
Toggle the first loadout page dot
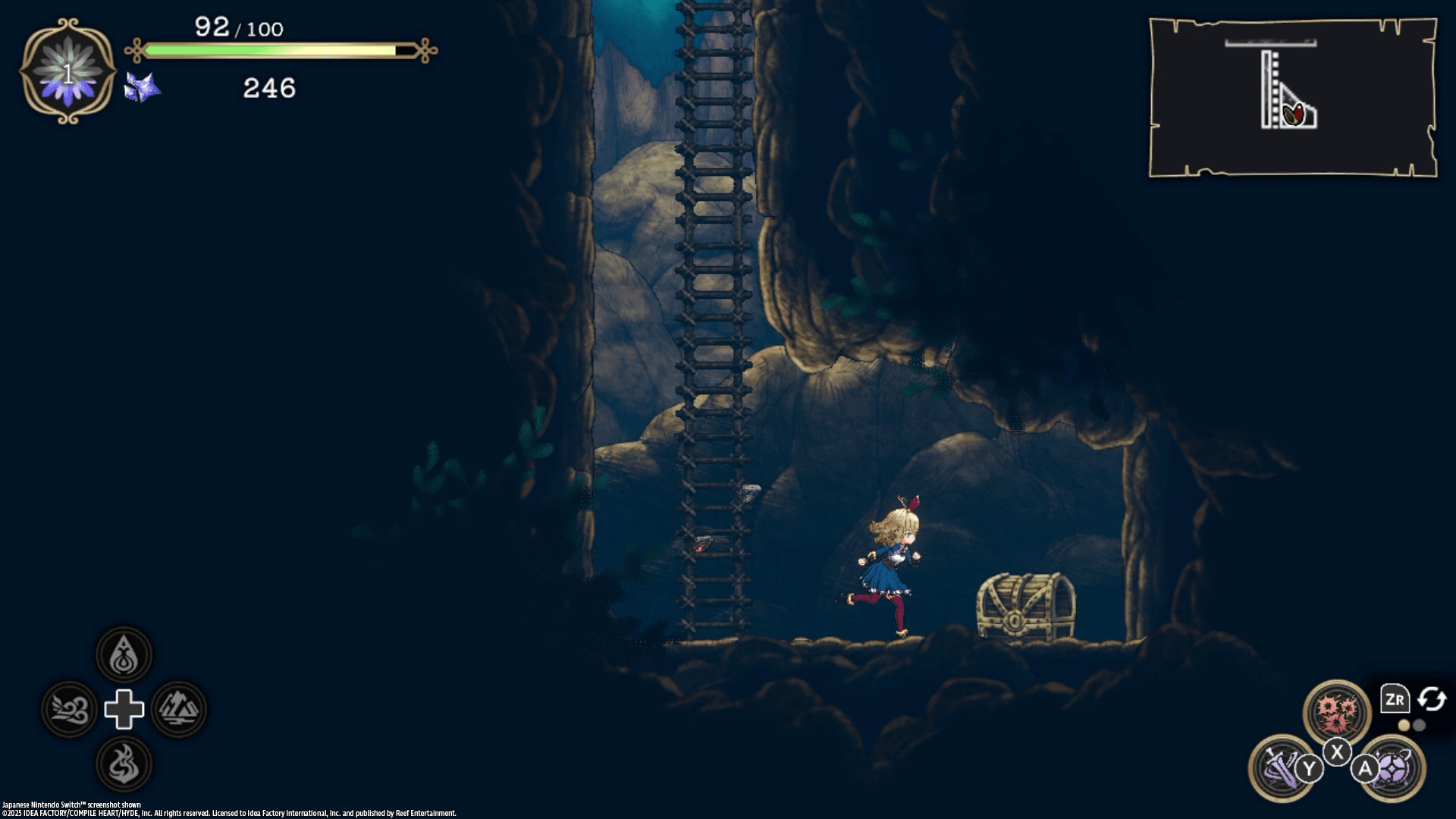point(1403,726)
